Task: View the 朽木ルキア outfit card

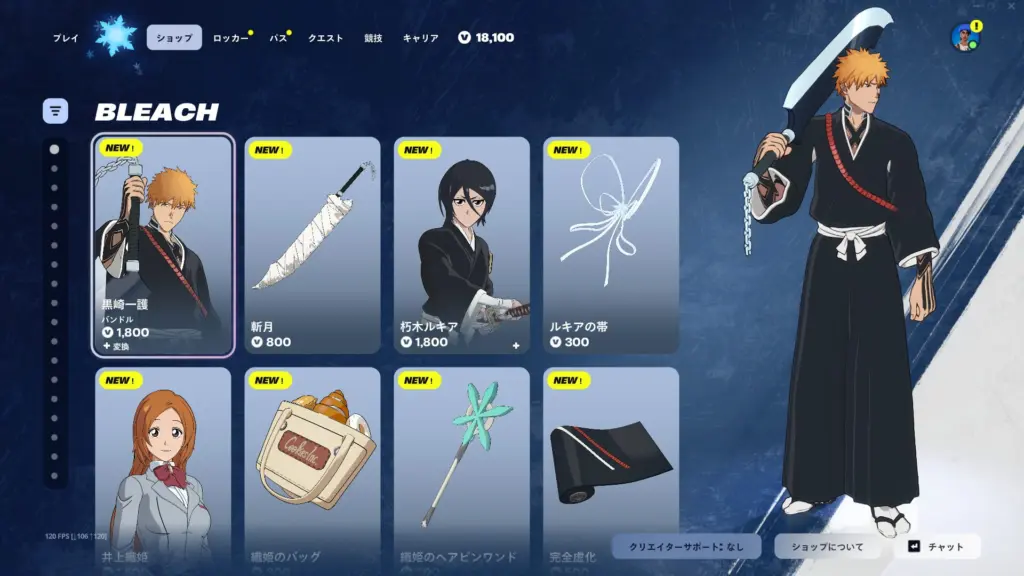Action: (x=461, y=245)
